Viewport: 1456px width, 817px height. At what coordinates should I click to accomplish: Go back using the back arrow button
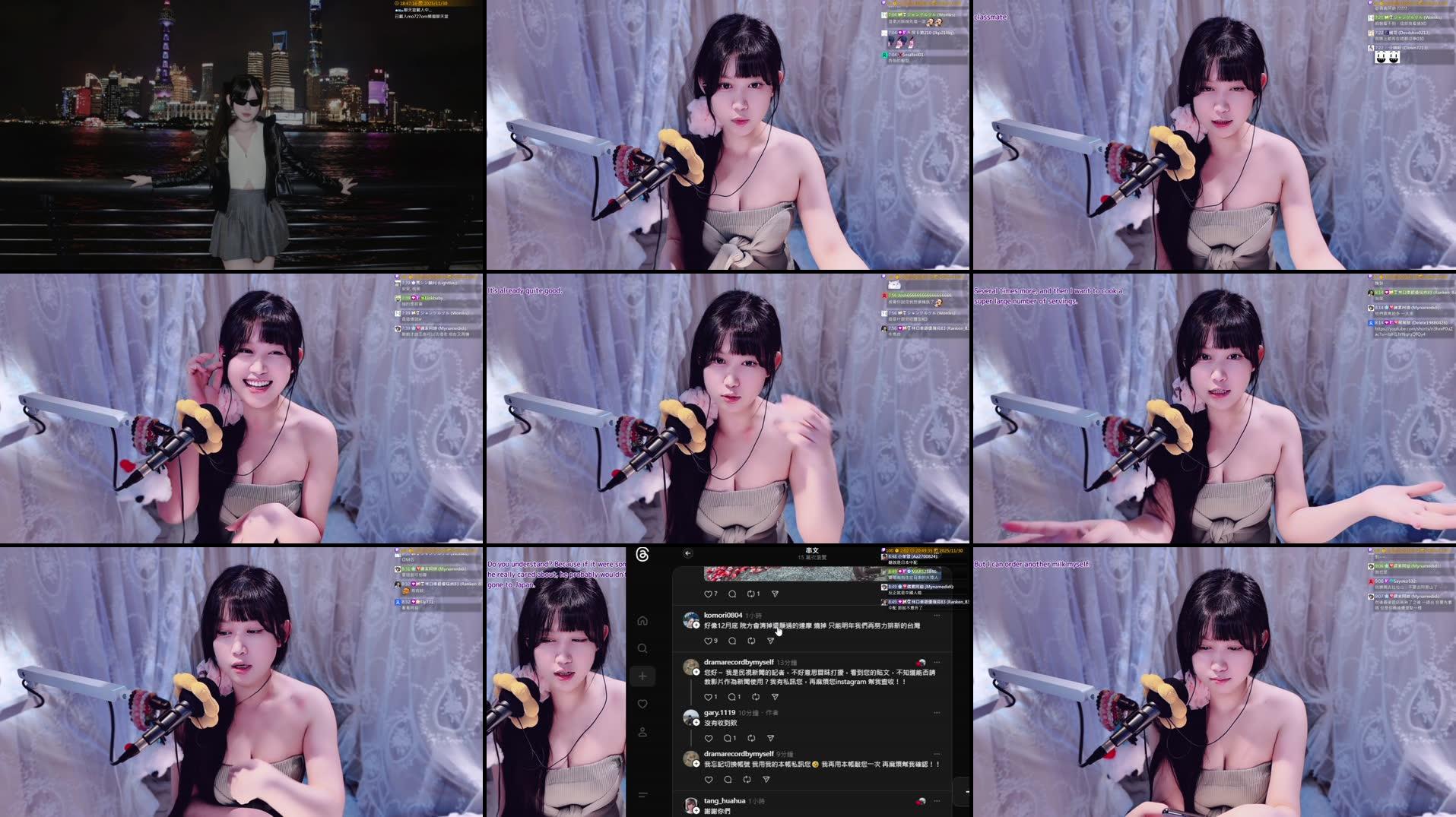[687, 553]
